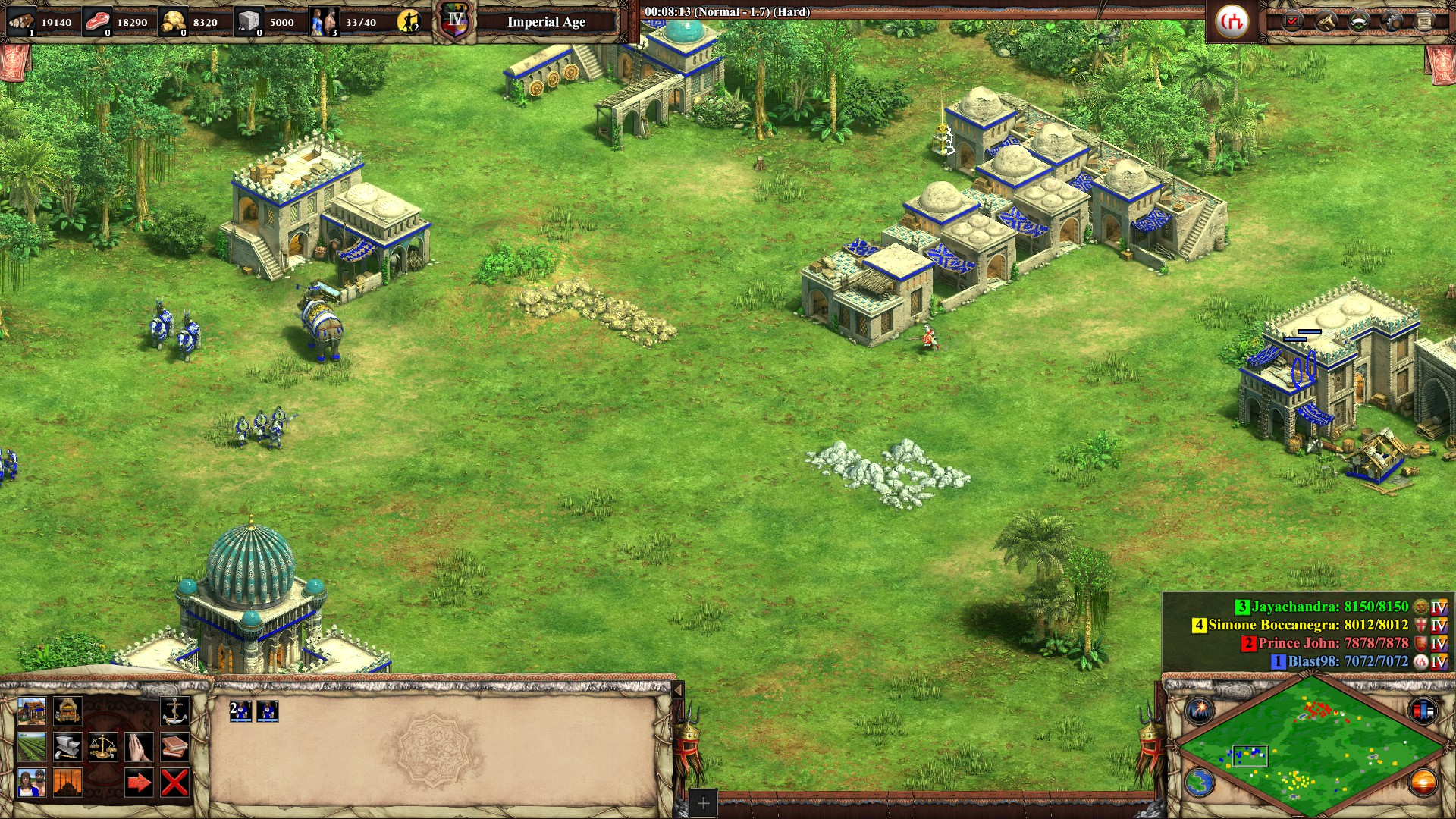
Task: Open the main menu scroll button
Action: (1425, 21)
